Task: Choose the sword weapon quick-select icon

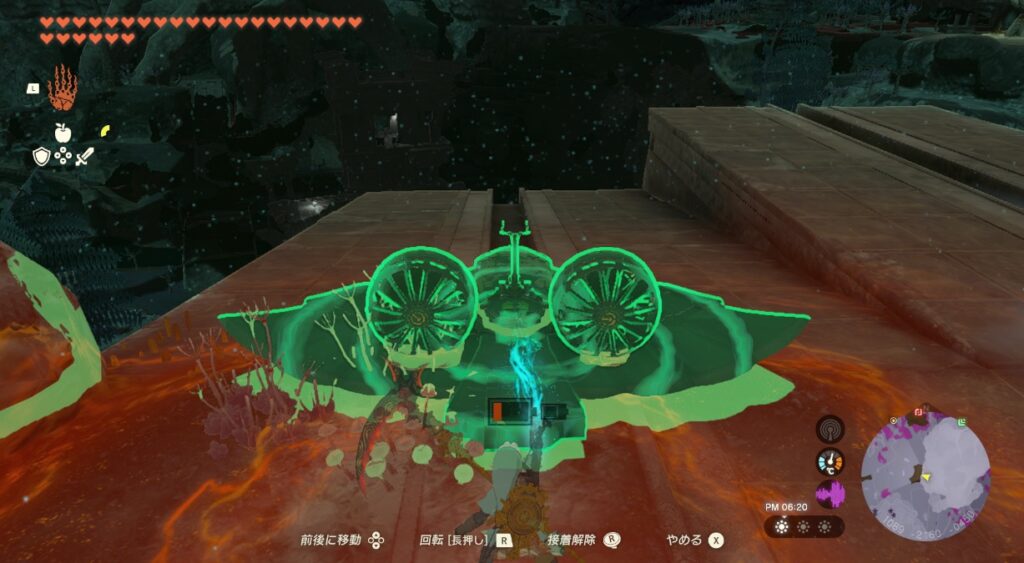Action: coord(84,155)
